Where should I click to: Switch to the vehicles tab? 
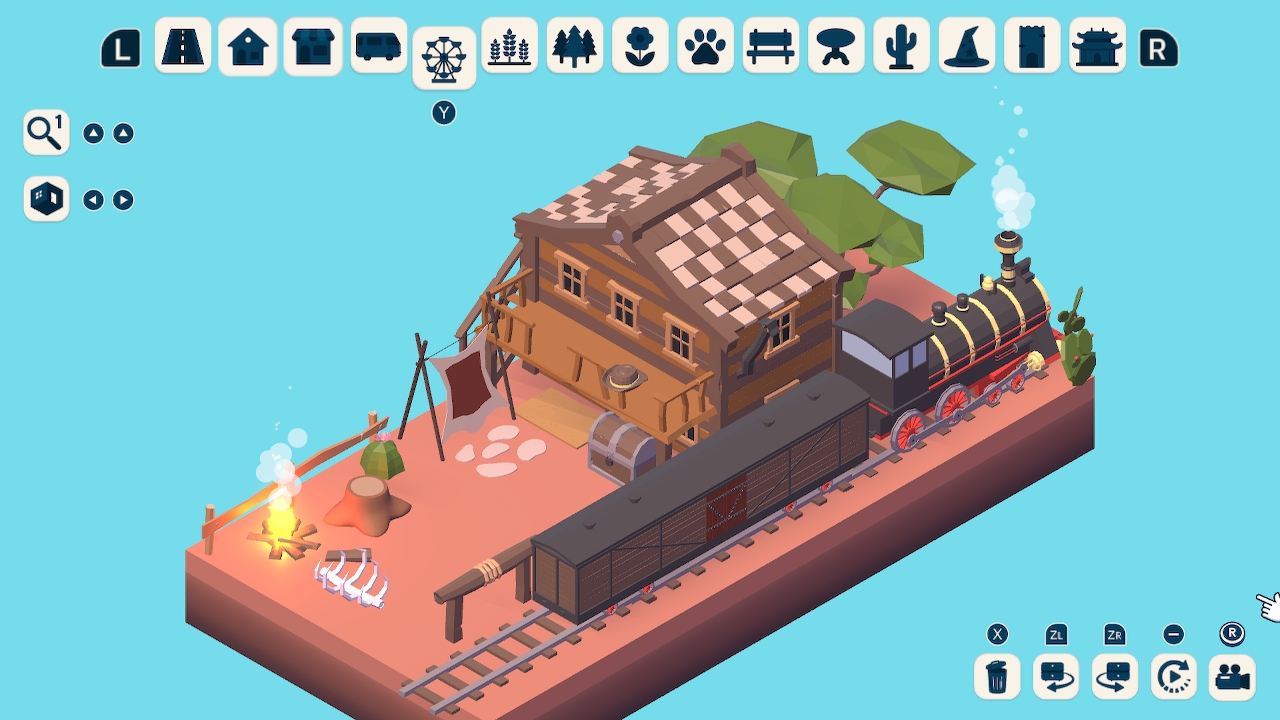(378, 45)
